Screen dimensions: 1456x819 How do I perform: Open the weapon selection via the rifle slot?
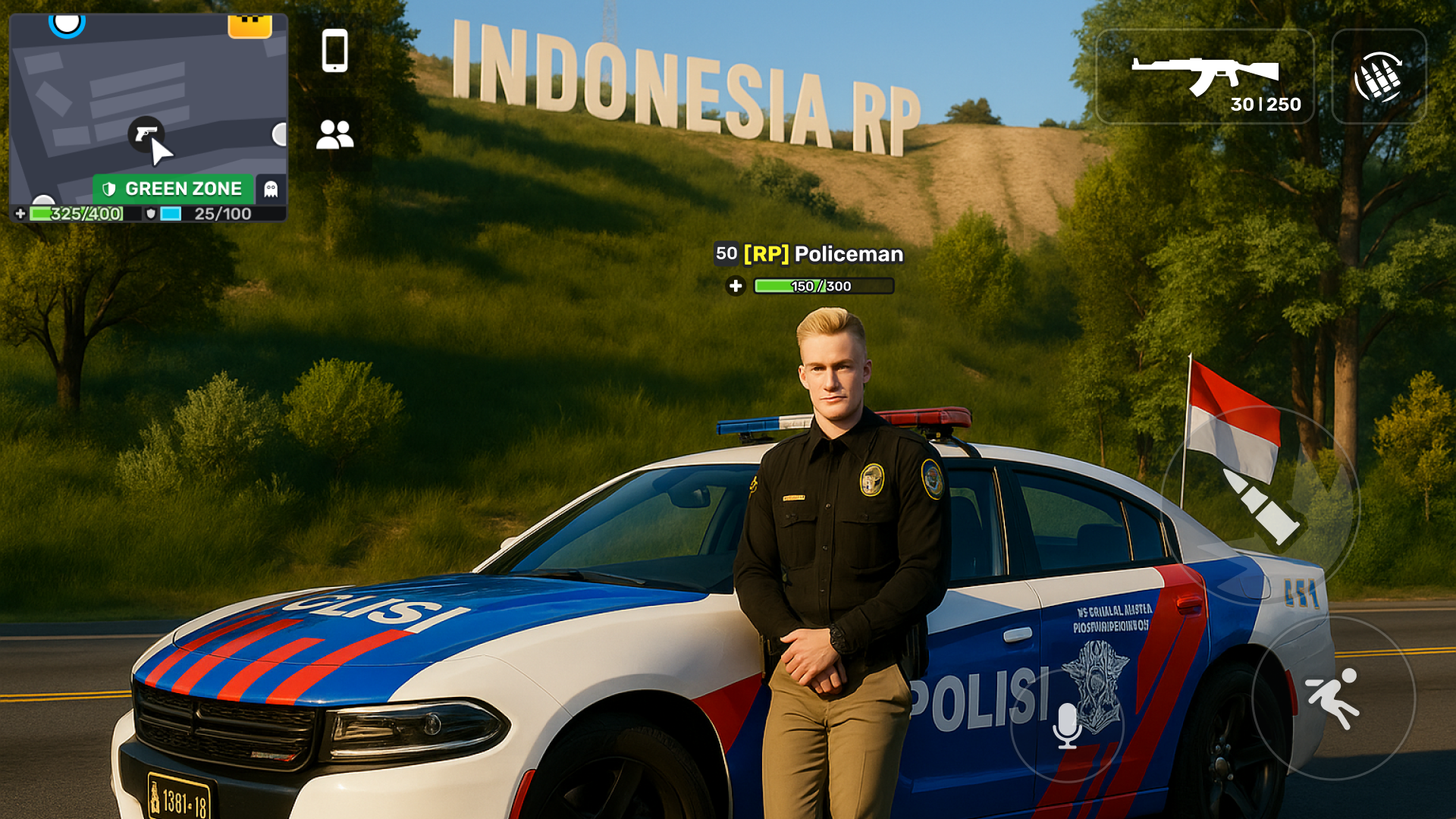[1206, 76]
